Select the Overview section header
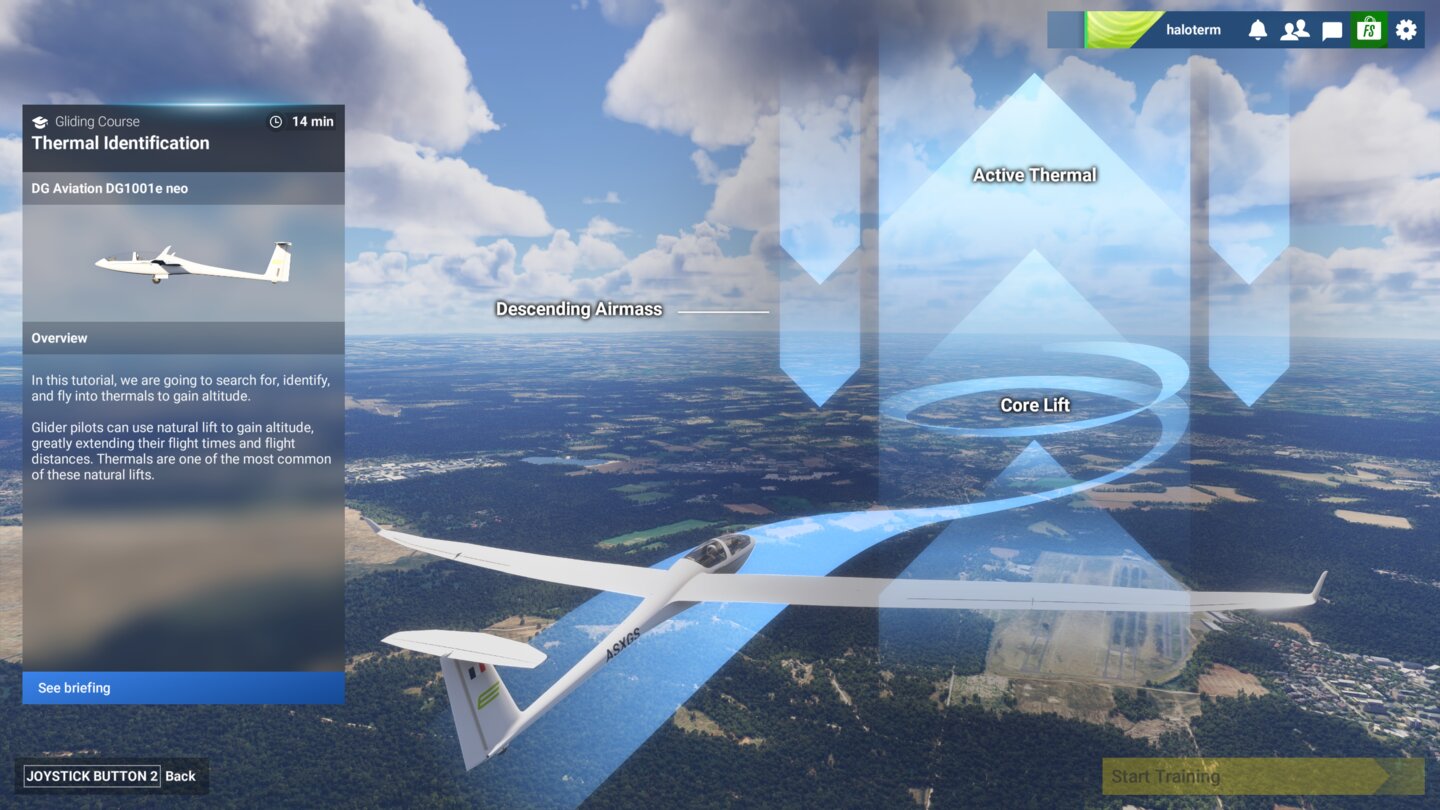Viewport: 1440px width, 810px height. tap(59, 338)
